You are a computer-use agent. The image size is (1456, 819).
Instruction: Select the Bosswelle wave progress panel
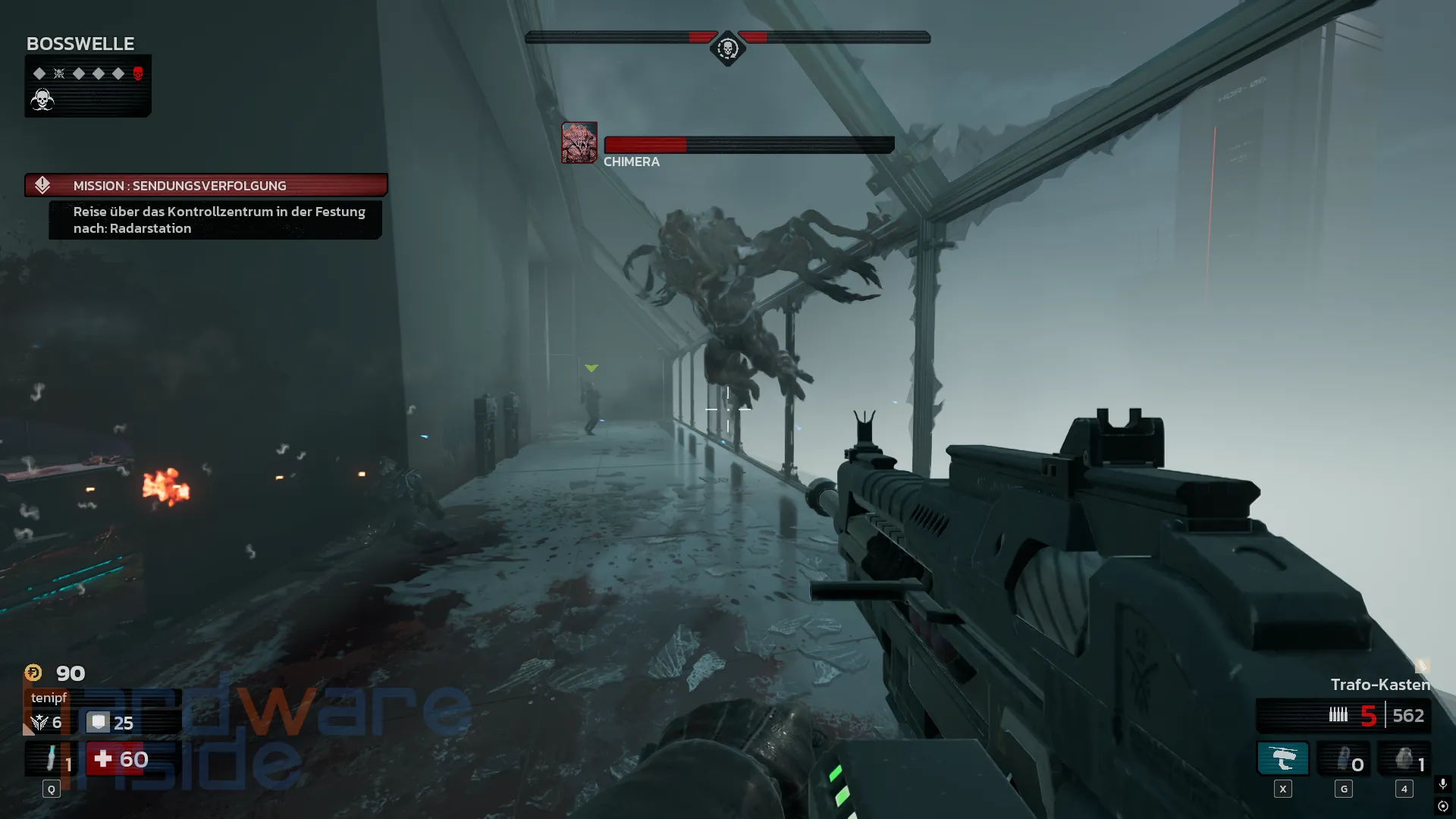(x=88, y=86)
